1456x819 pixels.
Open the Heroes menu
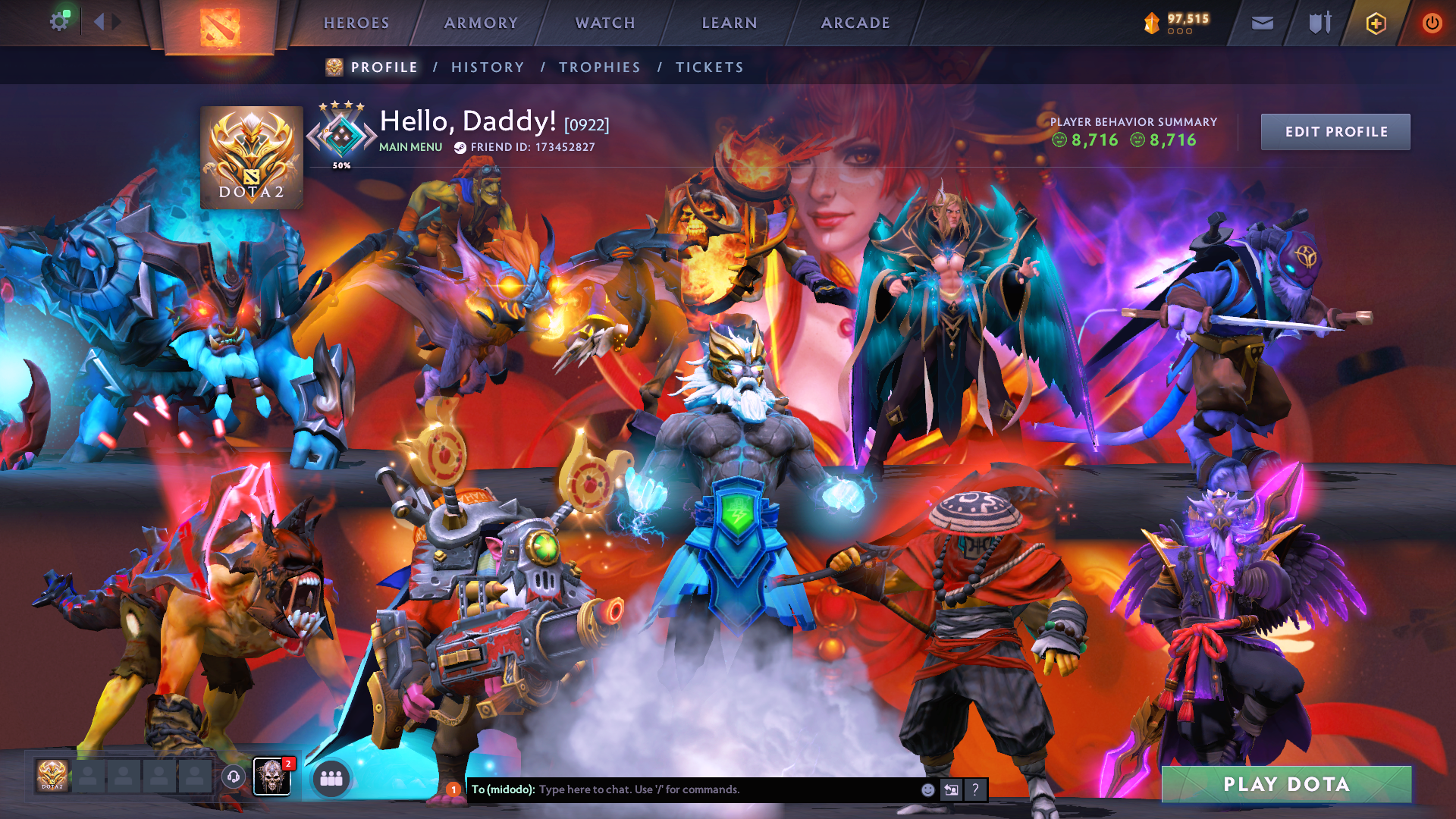click(x=356, y=24)
